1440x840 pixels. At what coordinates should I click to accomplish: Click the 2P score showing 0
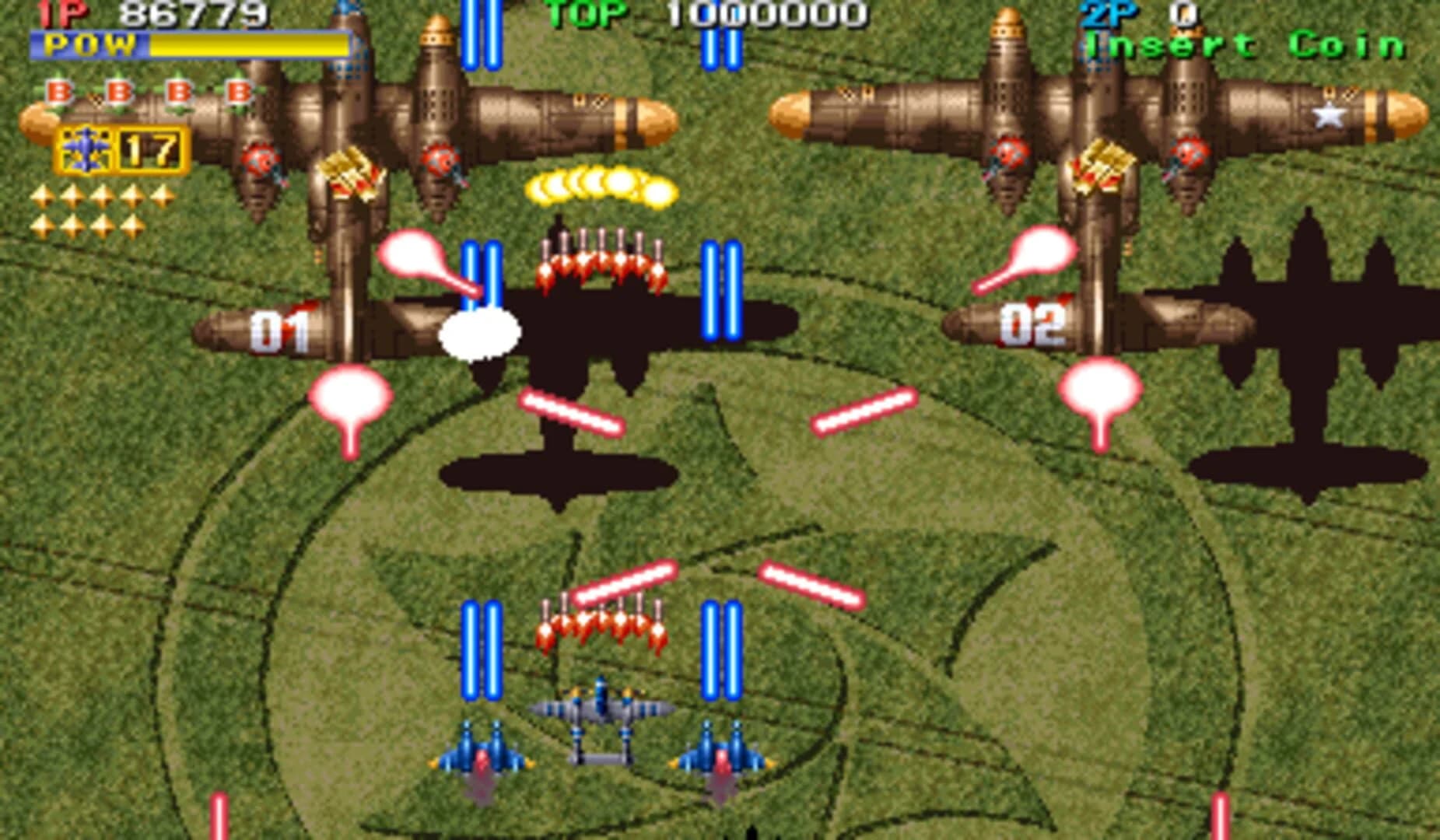point(1182,12)
